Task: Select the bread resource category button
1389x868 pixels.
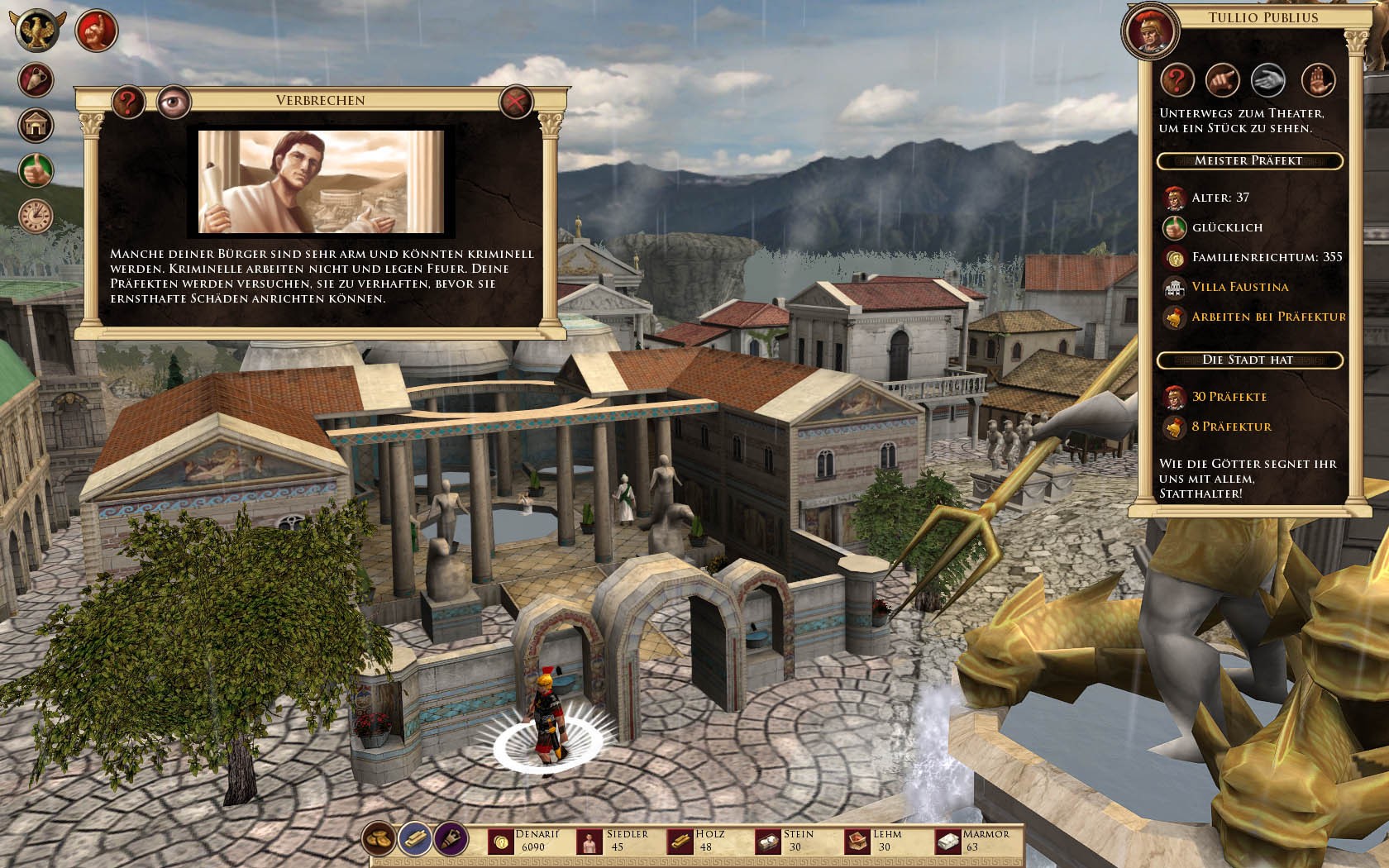Action: 379,840
